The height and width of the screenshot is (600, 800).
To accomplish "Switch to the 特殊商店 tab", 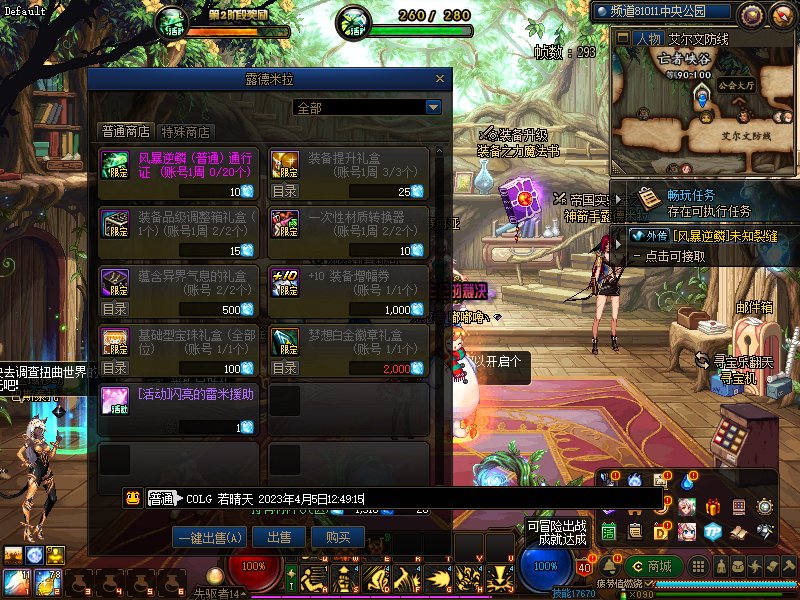I will click(187, 131).
